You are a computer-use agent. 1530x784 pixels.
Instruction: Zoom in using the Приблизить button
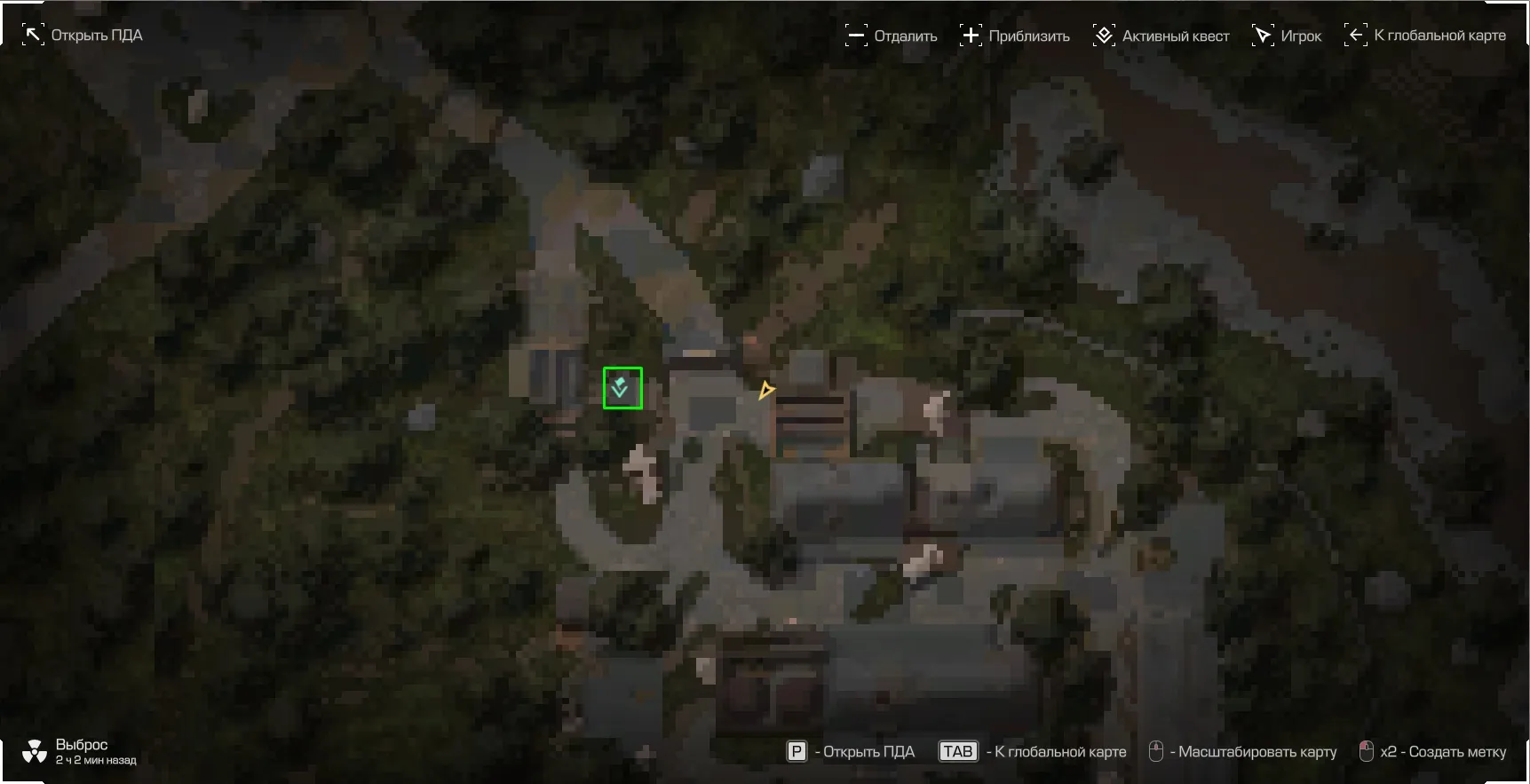pos(1015,36)
